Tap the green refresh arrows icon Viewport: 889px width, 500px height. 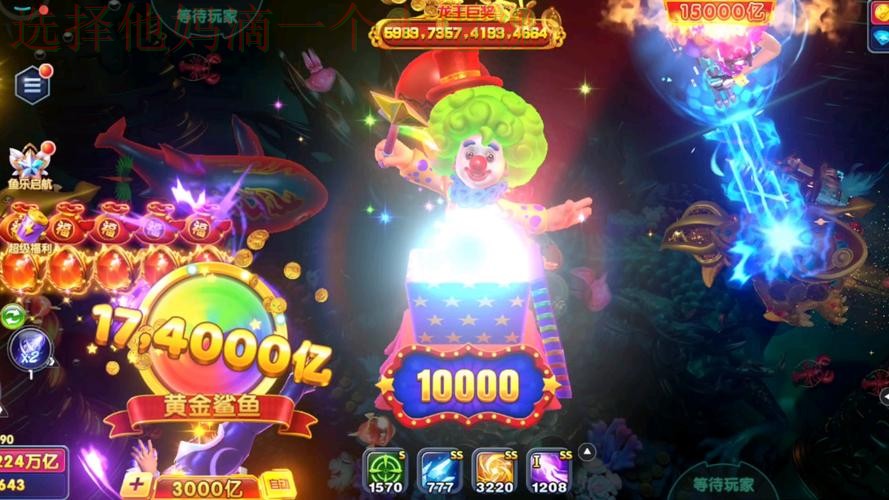13,317
